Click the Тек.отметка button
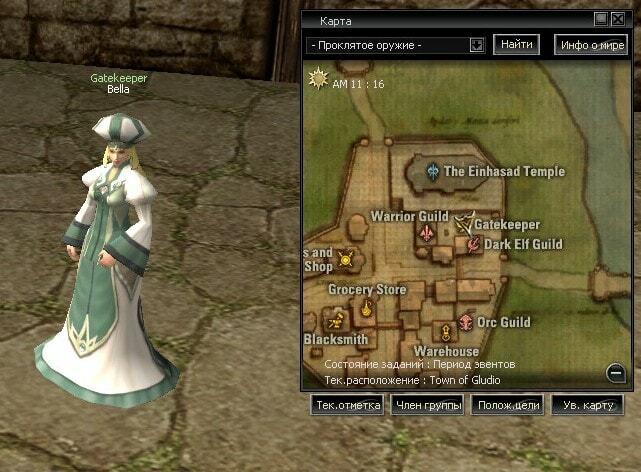 348,405
